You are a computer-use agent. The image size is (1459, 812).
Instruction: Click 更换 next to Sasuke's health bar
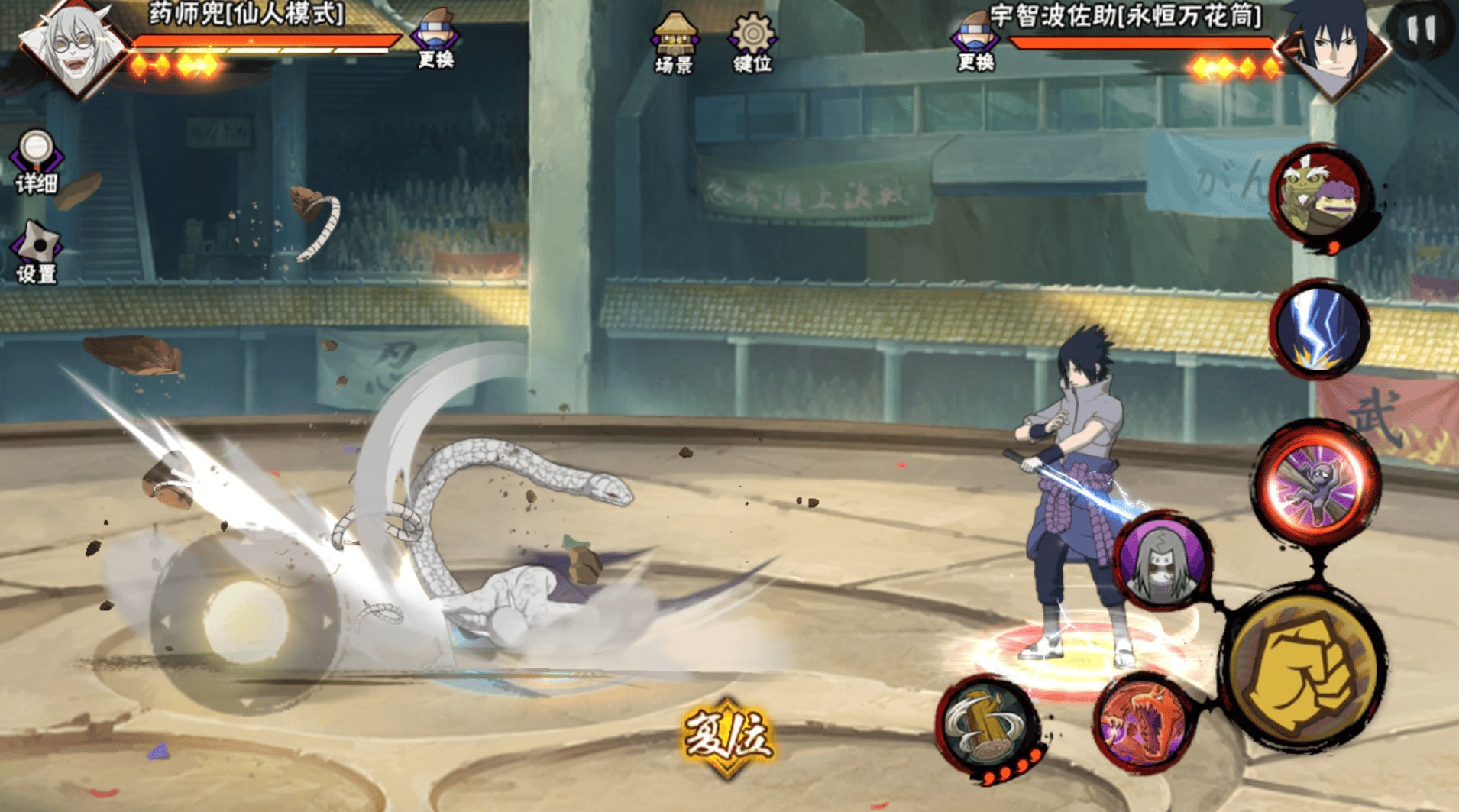pyautogui.click(x=975, y=42)
